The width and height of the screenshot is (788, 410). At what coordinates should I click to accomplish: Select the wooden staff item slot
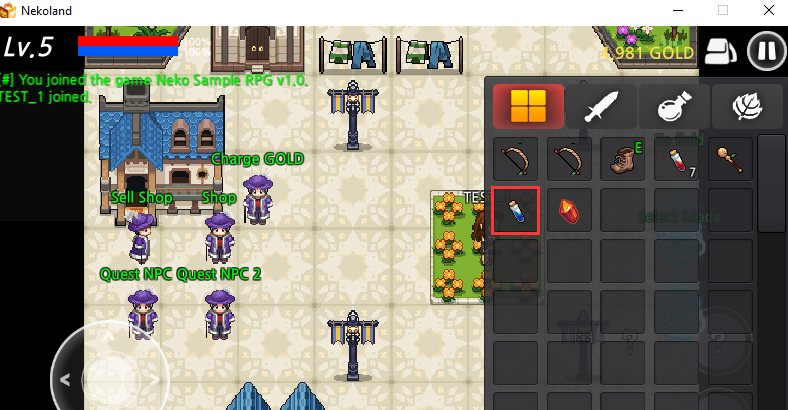point(729,159)
